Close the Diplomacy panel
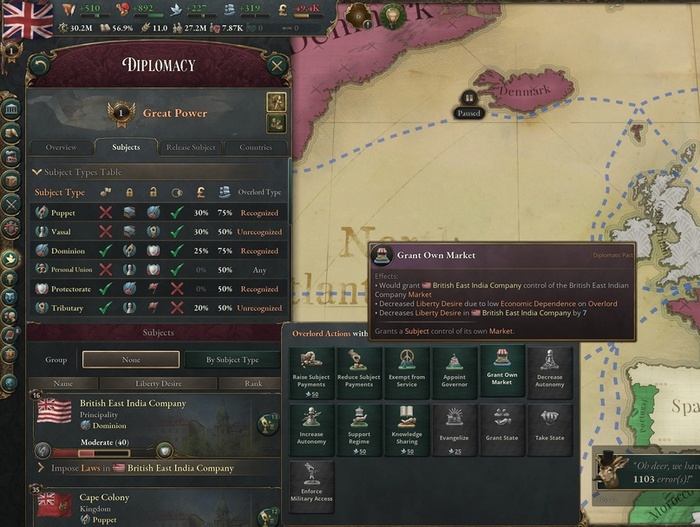This screenshot has width=700, height=527. [277, 67]
